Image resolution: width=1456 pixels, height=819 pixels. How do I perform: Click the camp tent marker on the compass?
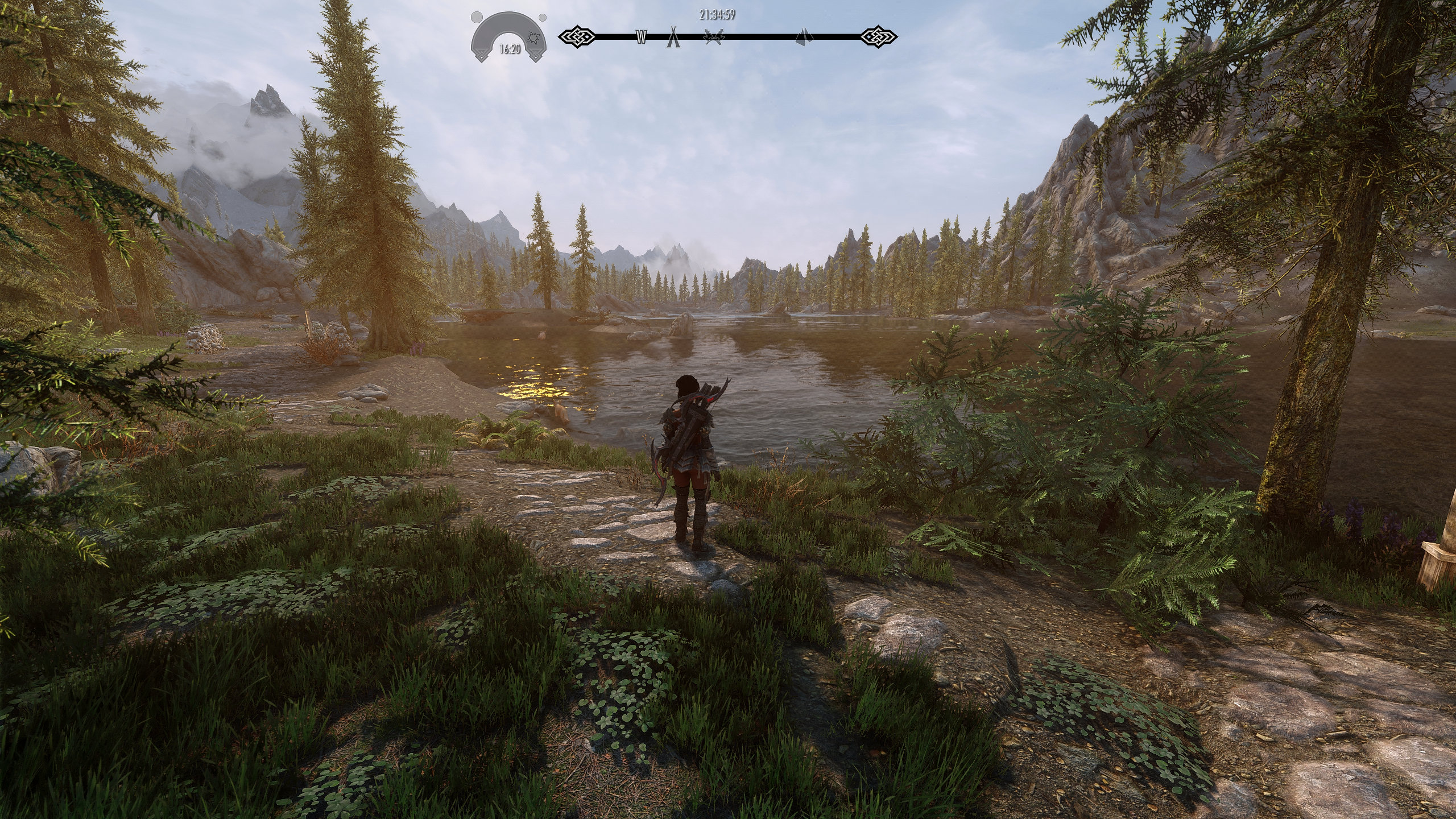(674, 36)
